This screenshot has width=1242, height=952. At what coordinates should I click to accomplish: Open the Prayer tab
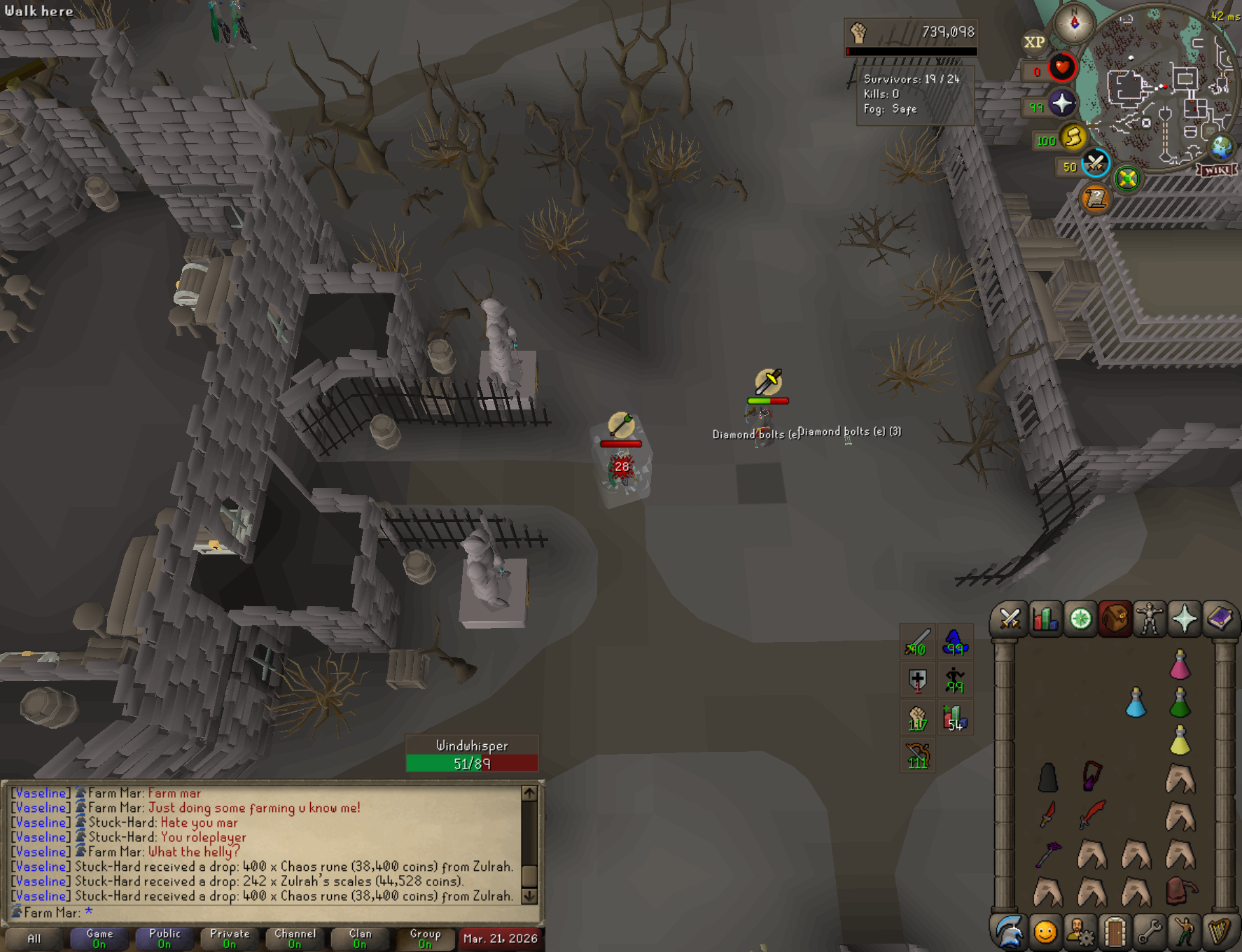(1185, 619)
